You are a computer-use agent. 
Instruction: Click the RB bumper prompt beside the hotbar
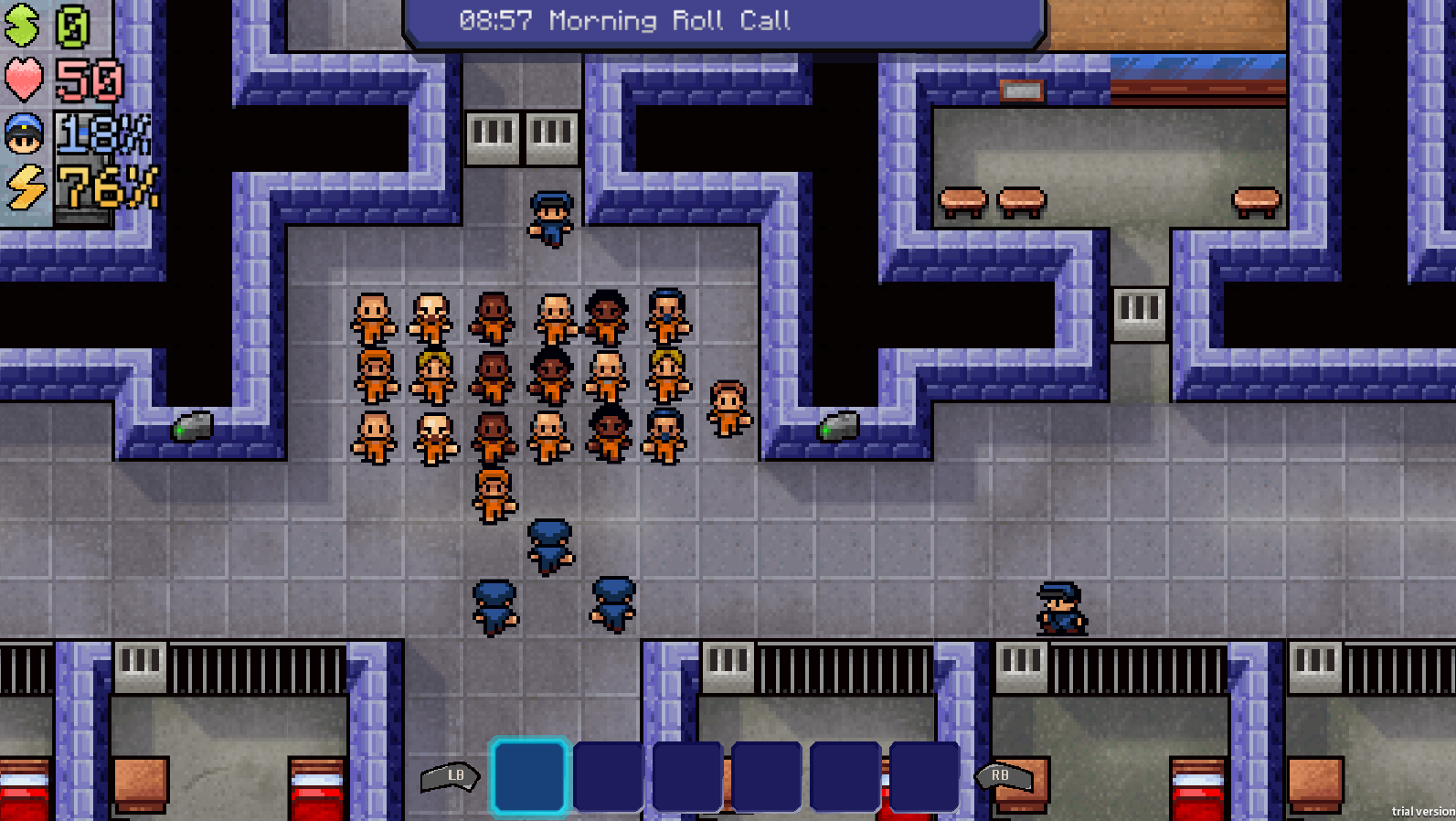pyautogui.click(x=999, y=775)
